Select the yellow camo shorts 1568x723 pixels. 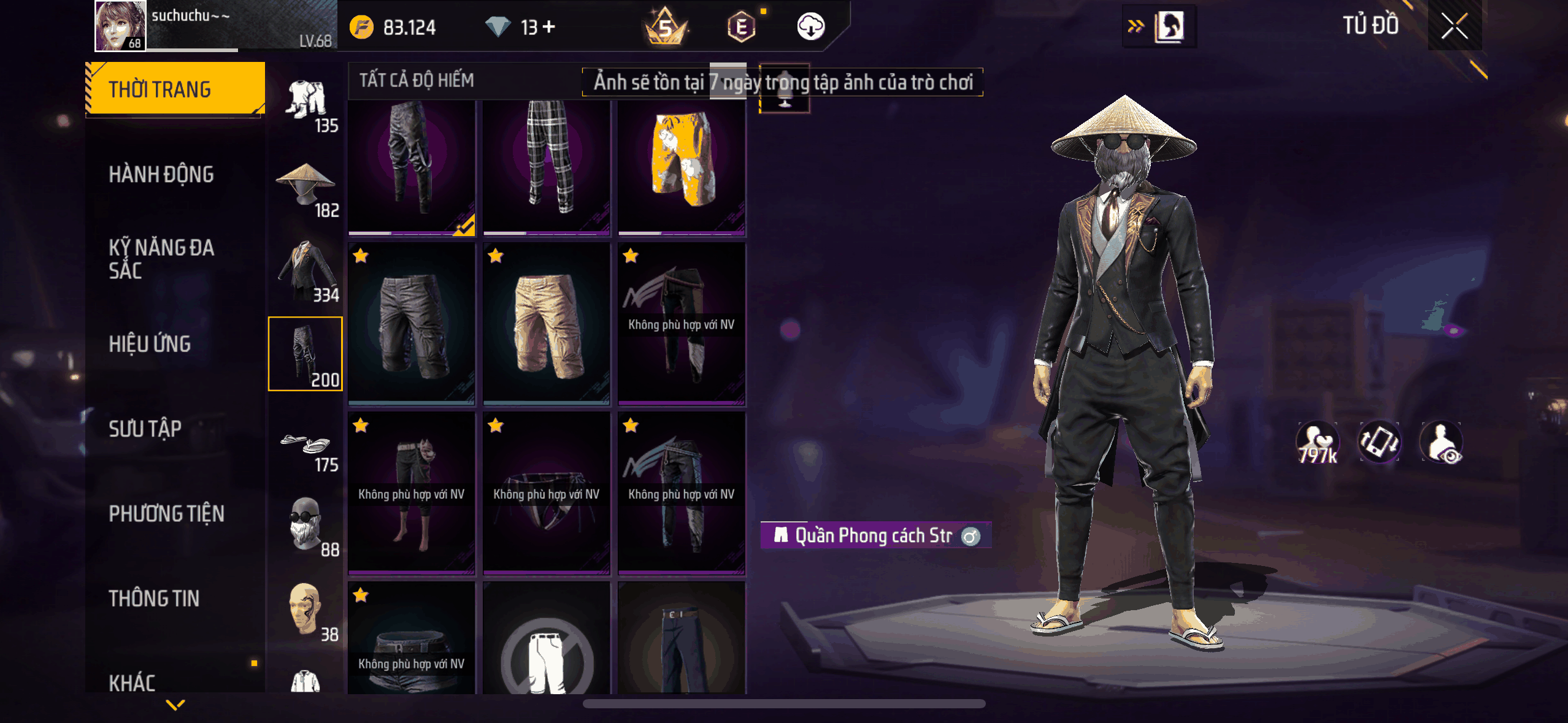(682, 166)
